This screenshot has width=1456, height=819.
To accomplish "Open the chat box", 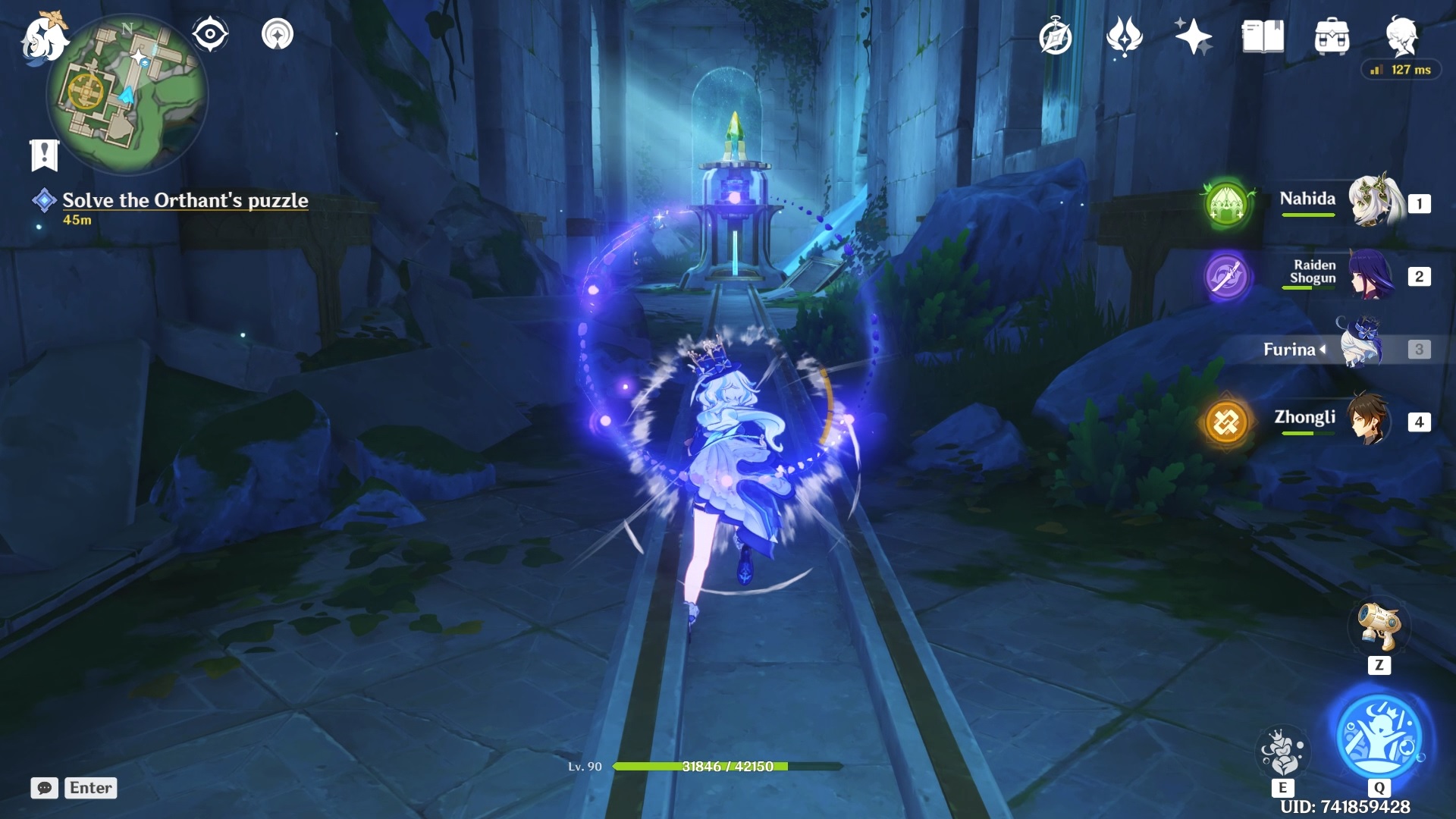I will (x=45, y=788).
